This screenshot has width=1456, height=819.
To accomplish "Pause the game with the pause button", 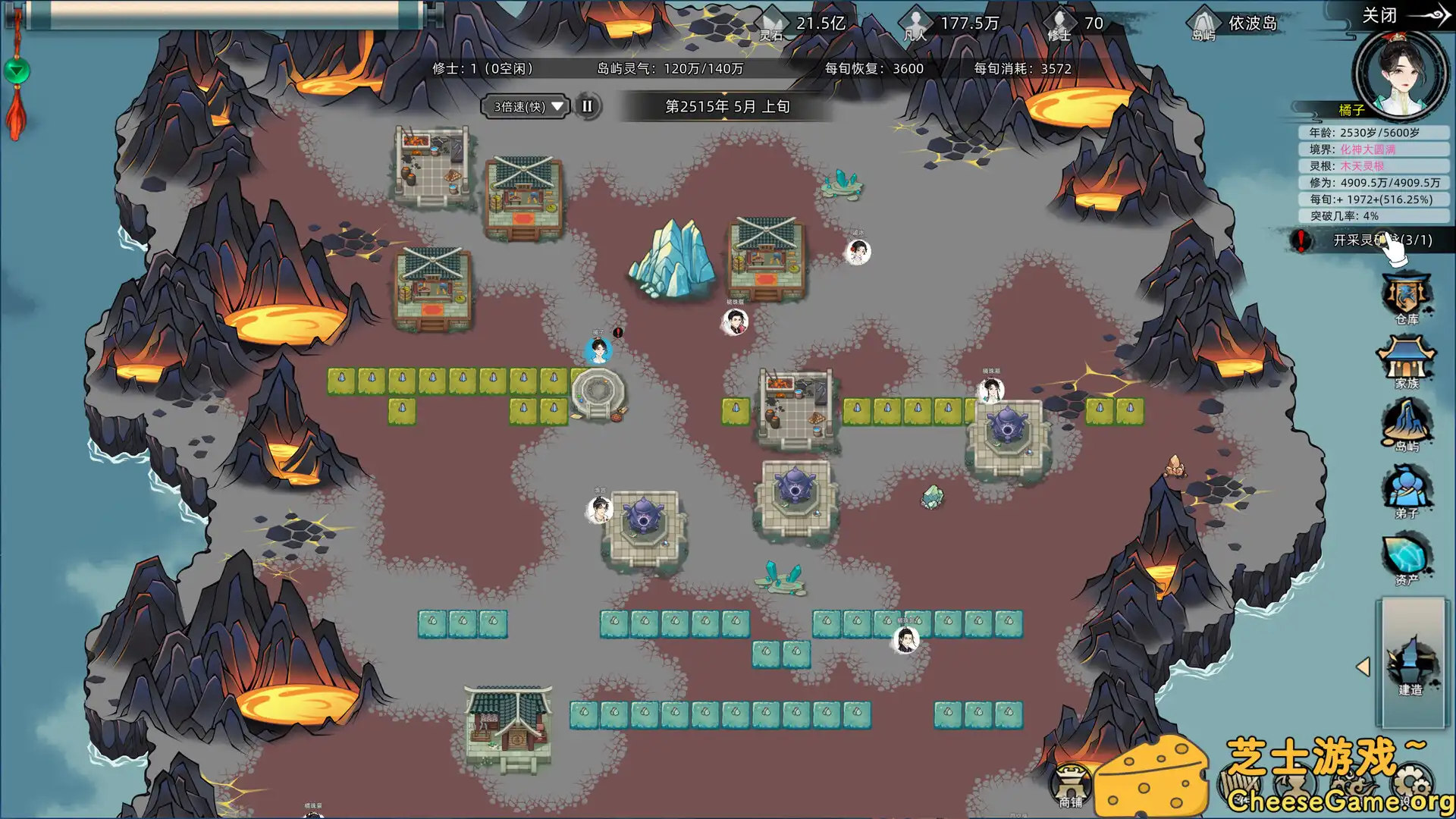I will pyautogui.click(x=585, y=107).
